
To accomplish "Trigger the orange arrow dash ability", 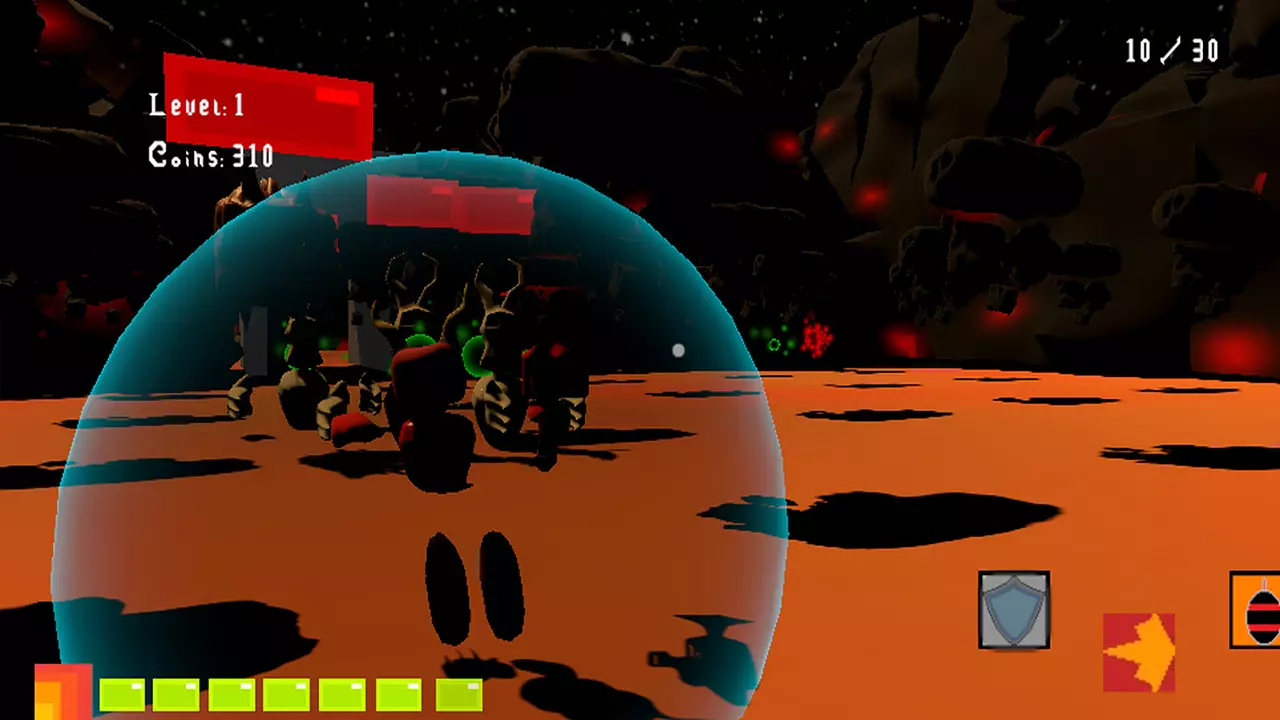I will [x=1139, y=652].
